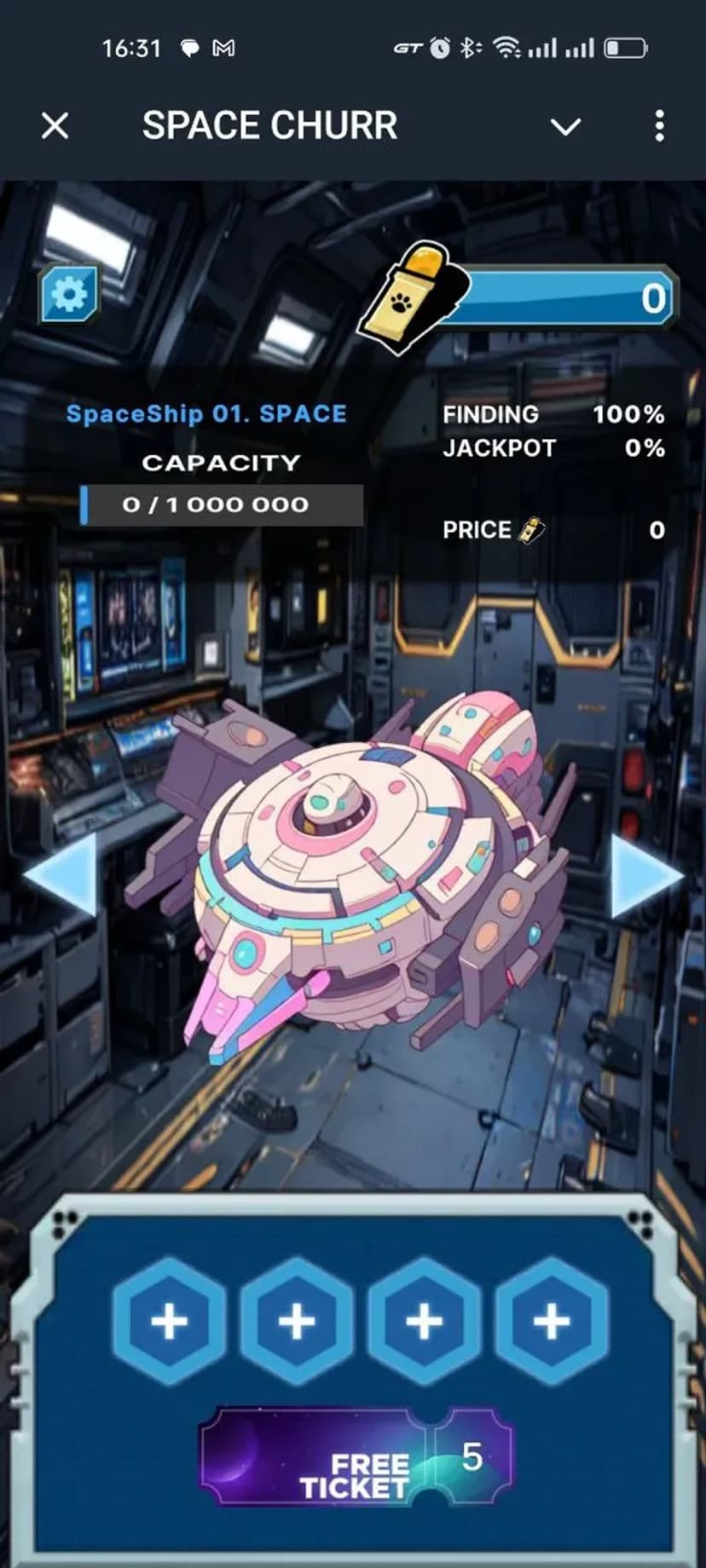This screenshot has width=706, height=1568.
Task: Show the previous spaceship with left arrow
Action: (63, 874)
